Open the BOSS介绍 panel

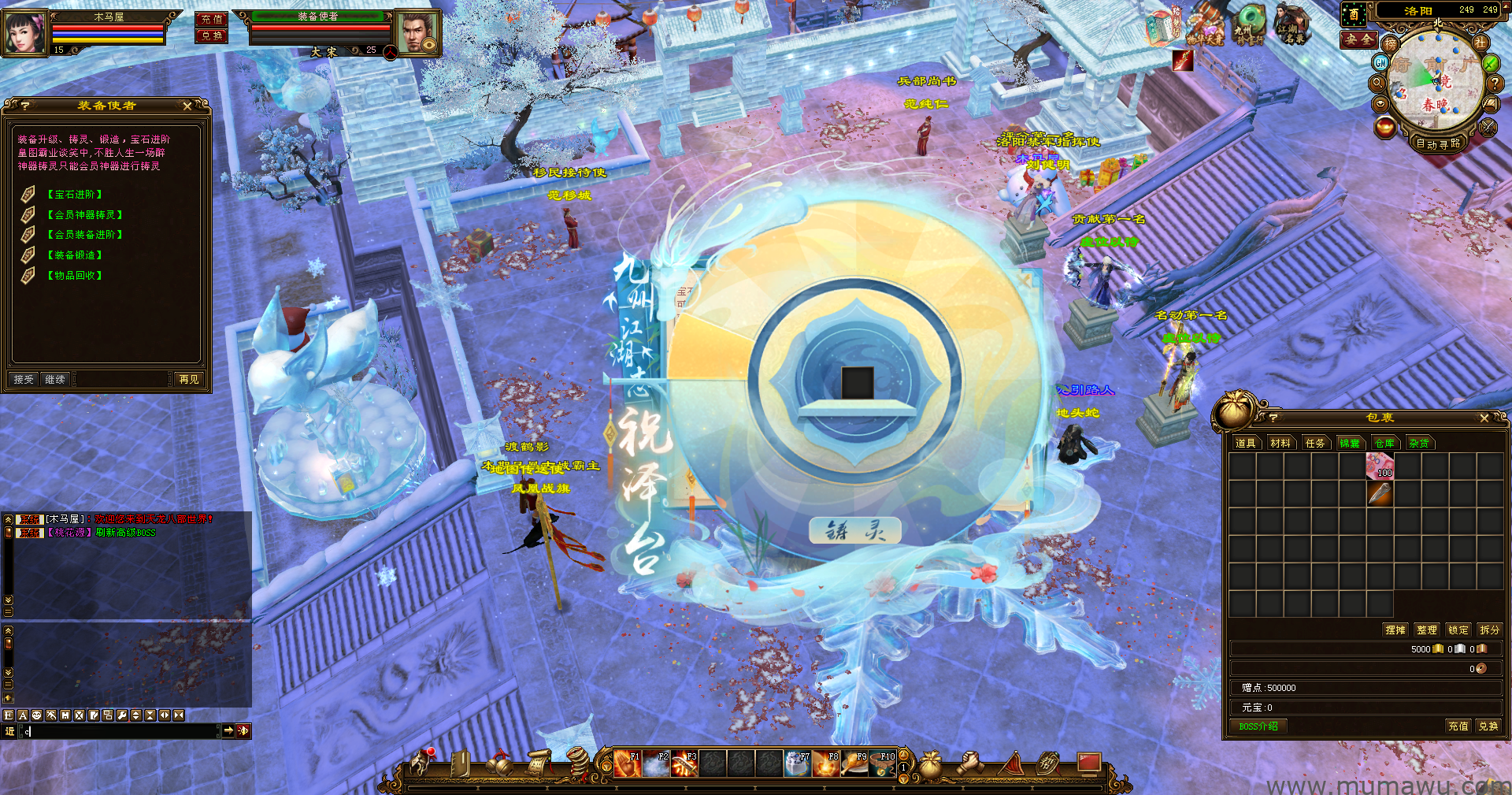pos(1258,726)
